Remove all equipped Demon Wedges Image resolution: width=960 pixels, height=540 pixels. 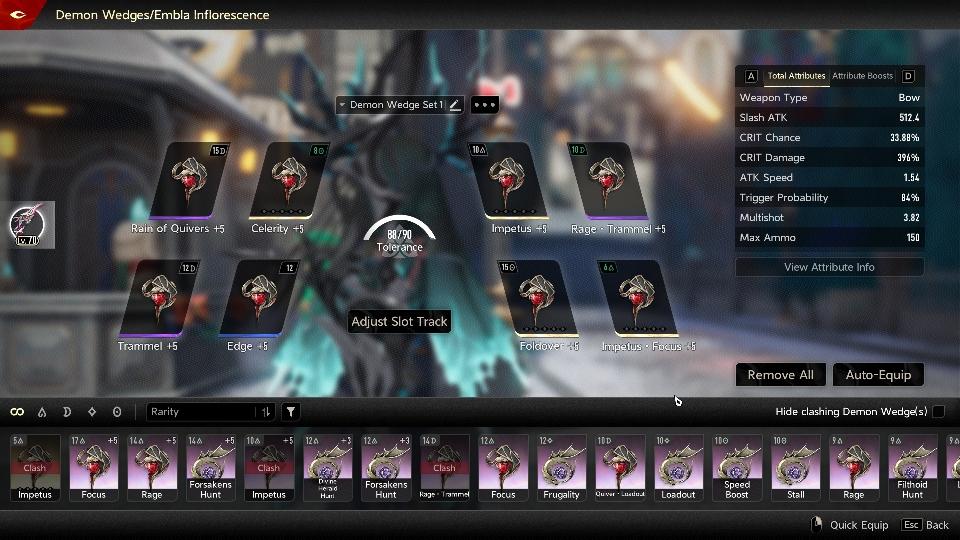click(779, 375)
